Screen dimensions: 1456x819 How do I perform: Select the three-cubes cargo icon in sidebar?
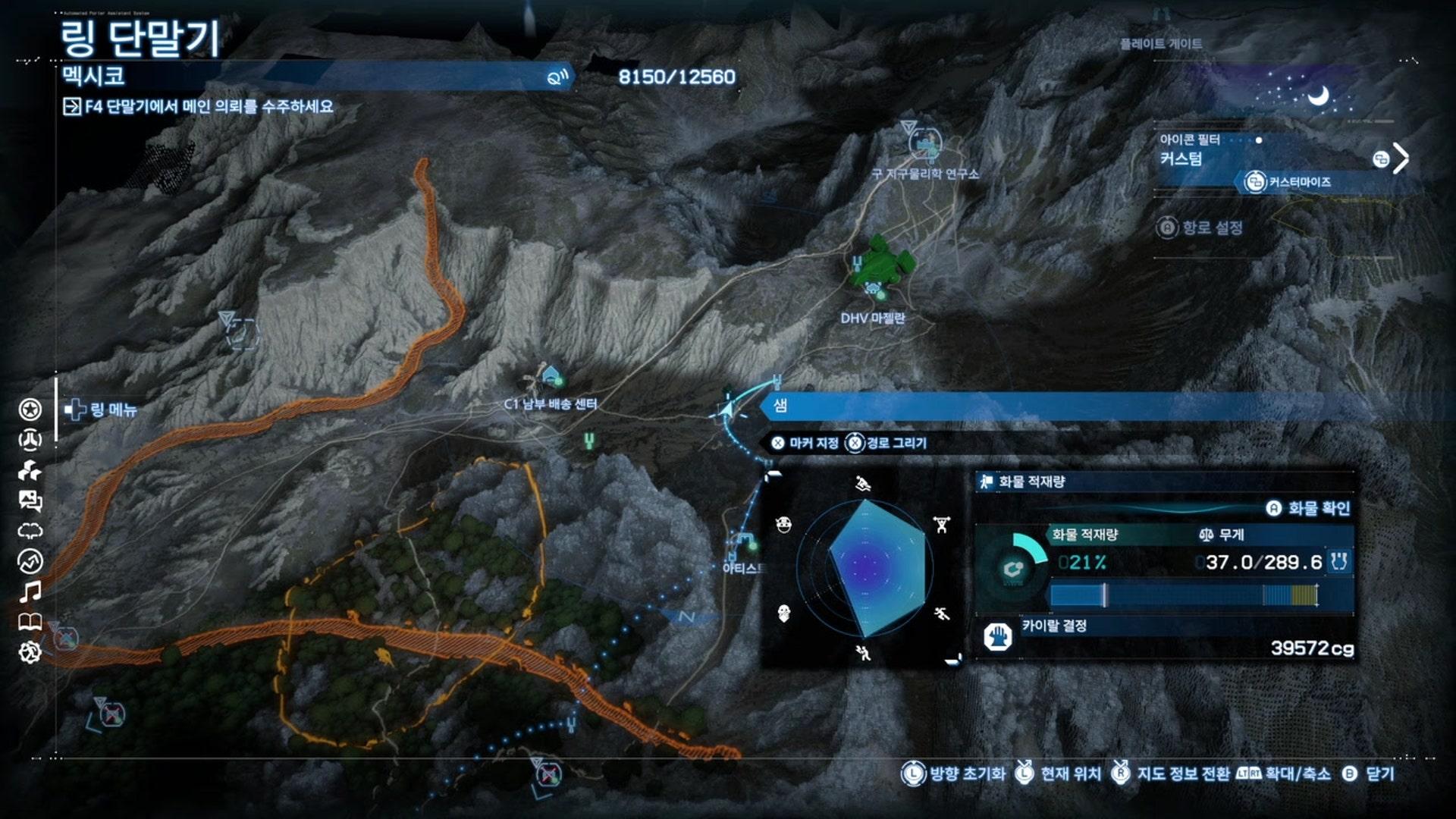[x=30, y=471]
